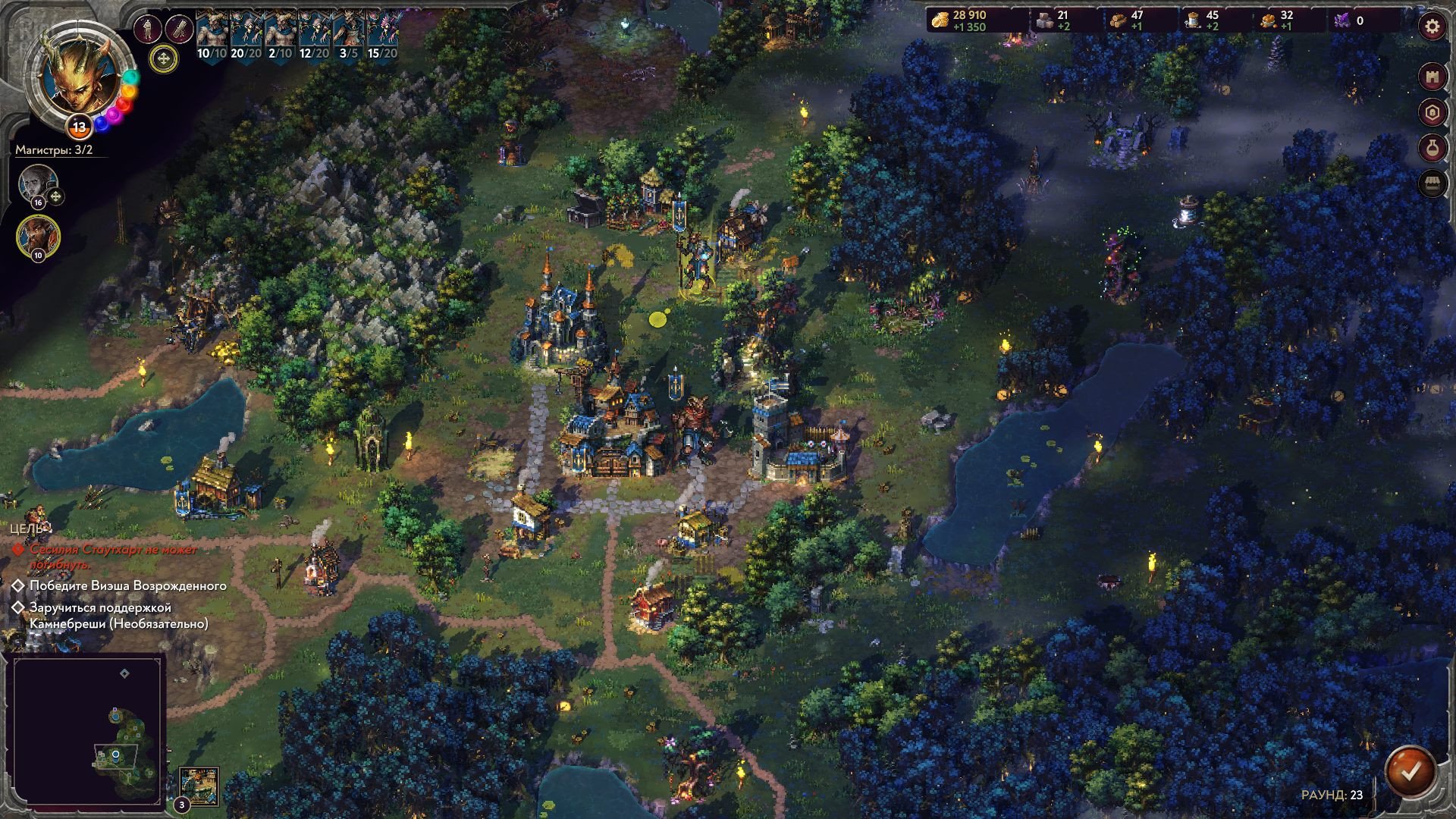Open the scroll spellbook icon
Image resolution: width=1456 pixels, height=819 pixels.
[x=180, y=29]
